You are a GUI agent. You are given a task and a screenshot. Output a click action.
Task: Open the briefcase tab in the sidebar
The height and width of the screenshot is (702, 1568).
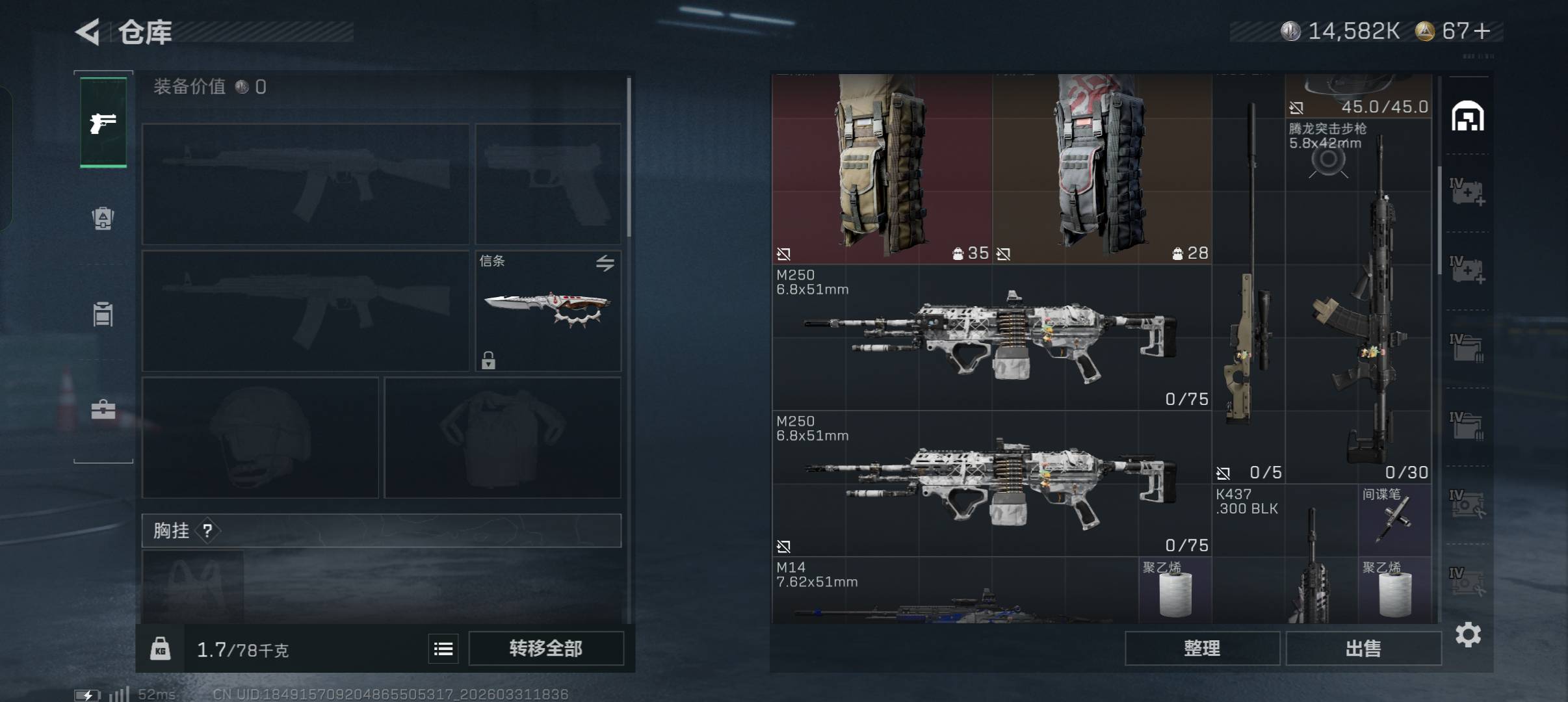click(103, 409)
